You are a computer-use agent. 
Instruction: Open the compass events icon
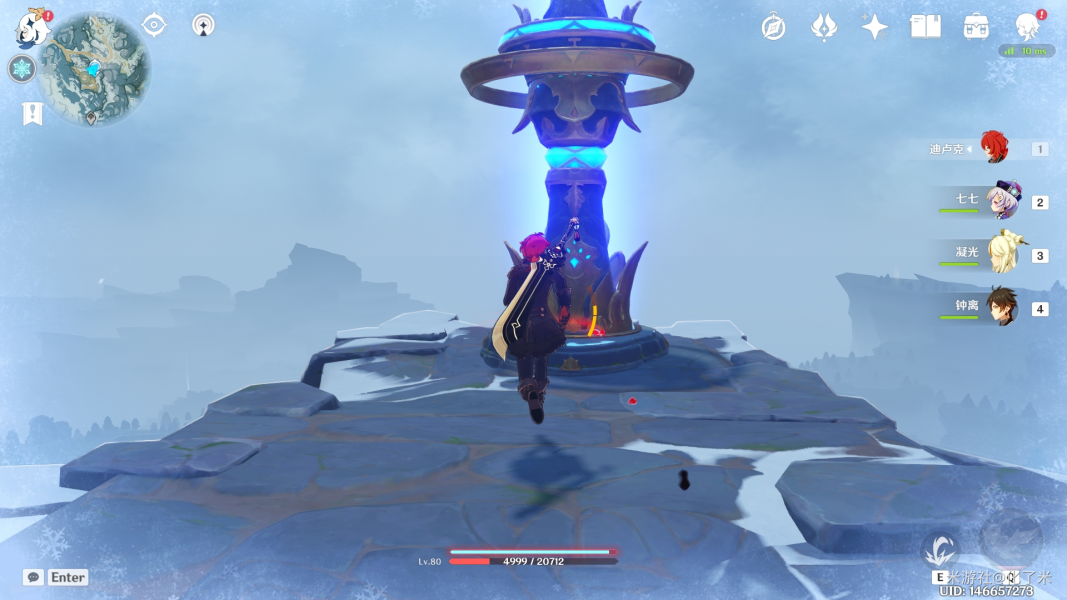(773, 27)
